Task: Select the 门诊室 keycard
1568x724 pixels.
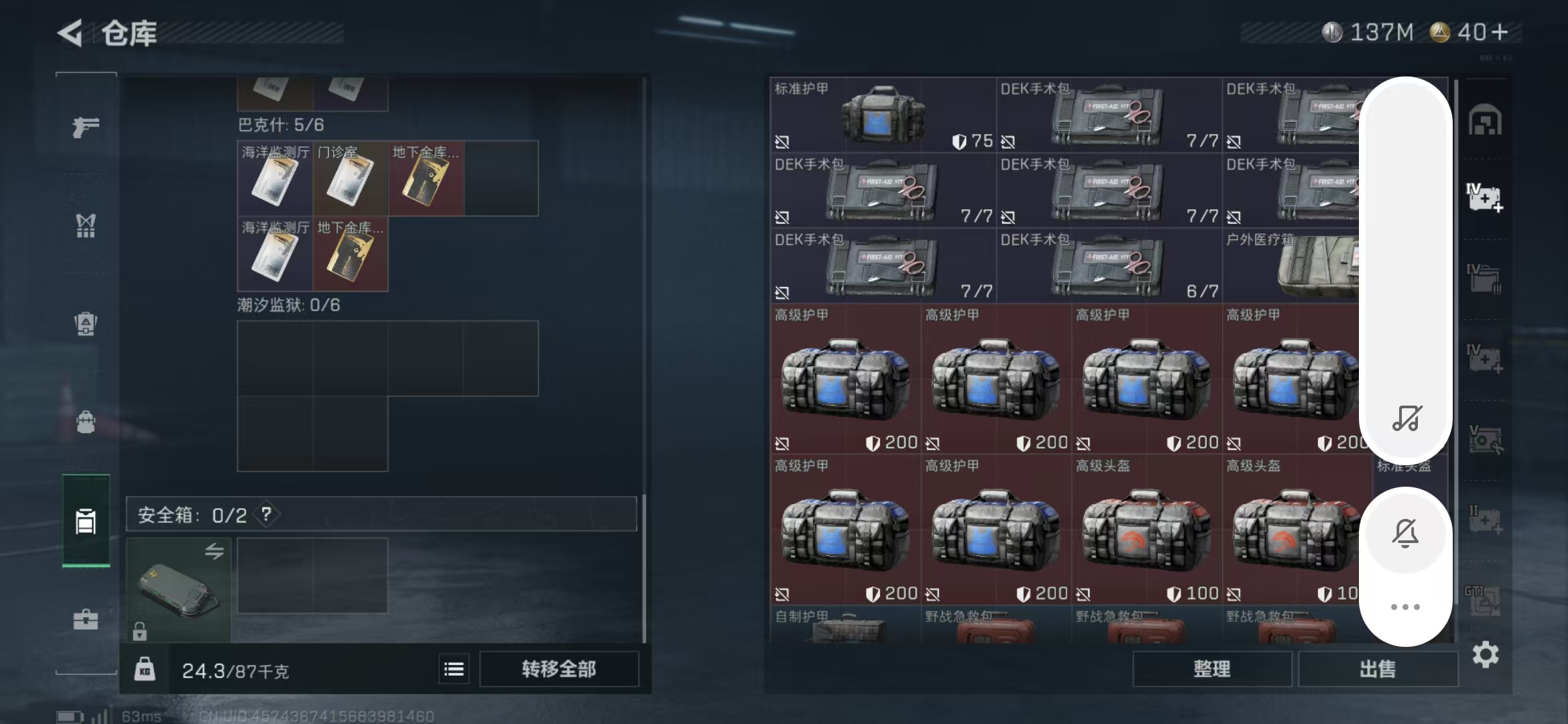Action: click(350, 178)
